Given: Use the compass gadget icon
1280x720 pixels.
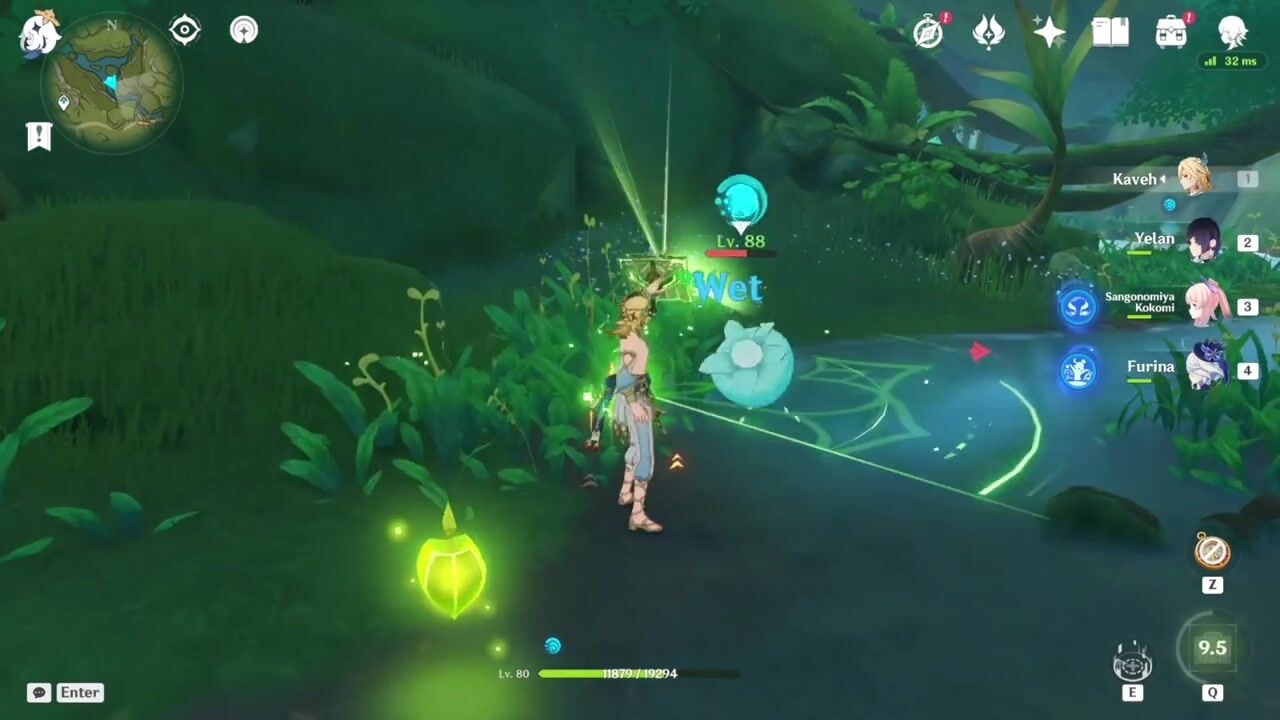Looking at the screenshot, I should click(1212, 551).
